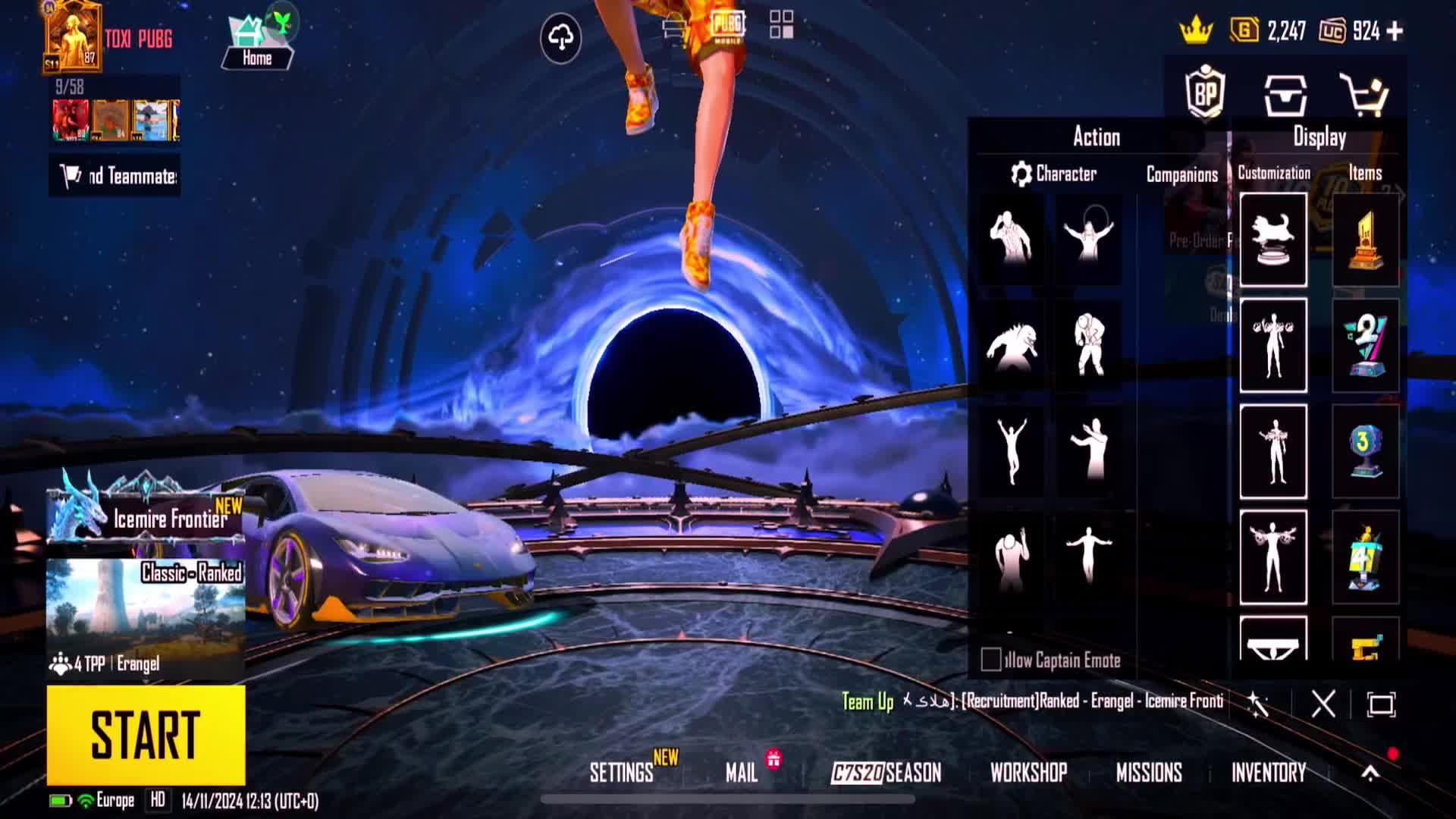Switch to the Character emote tab
This screenshot has height=819, width=1456.
coord(1054,174)
